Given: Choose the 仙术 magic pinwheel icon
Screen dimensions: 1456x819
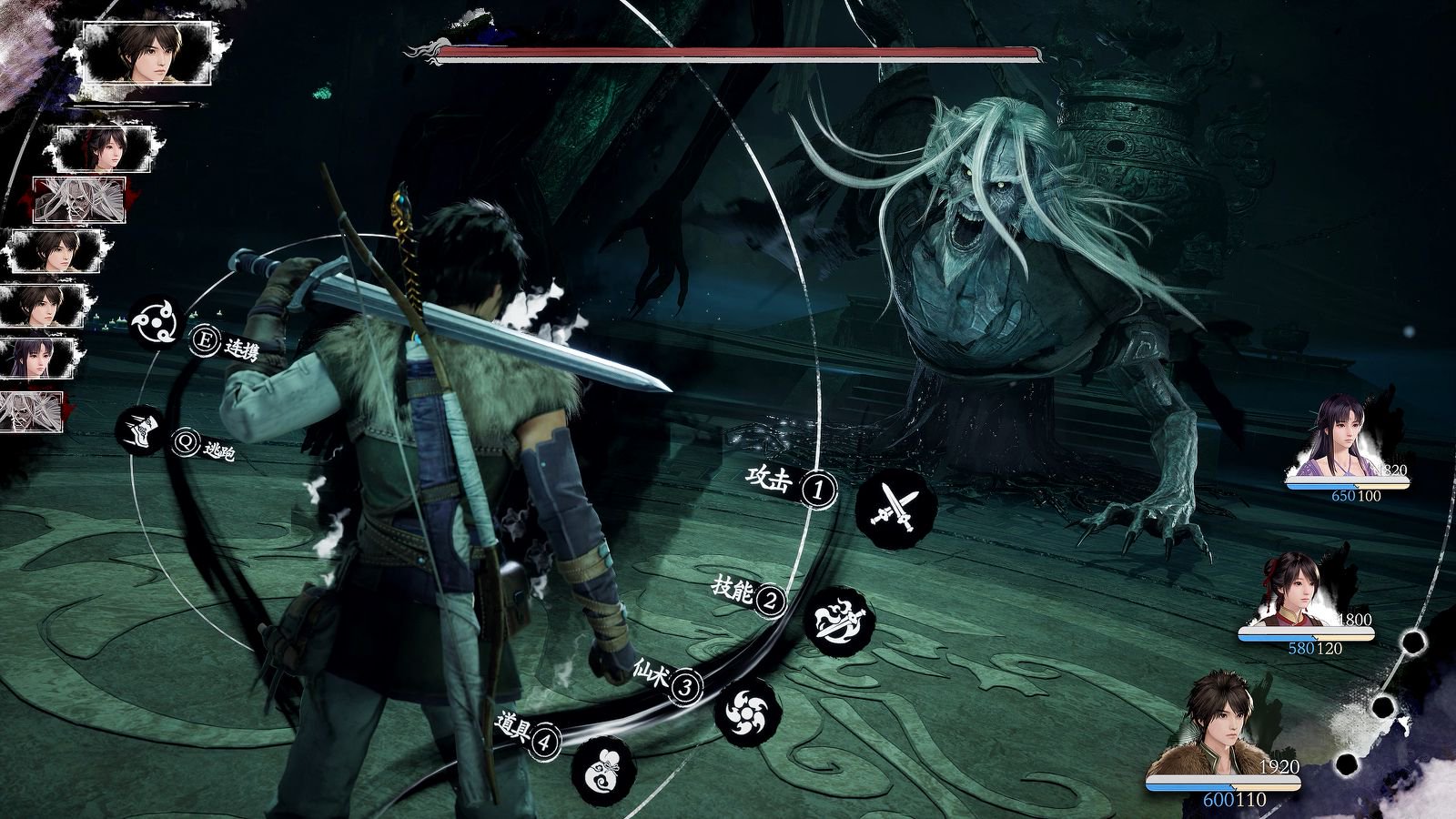Looking at the screenshot, I should [747, 712].
